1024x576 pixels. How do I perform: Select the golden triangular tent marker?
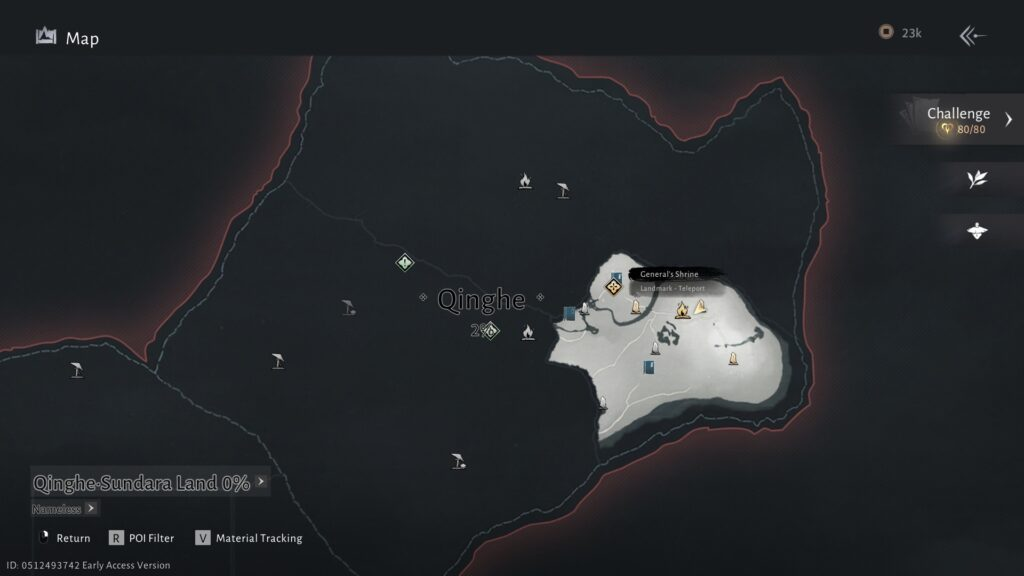pyautogui.click(x=700, y=307)
